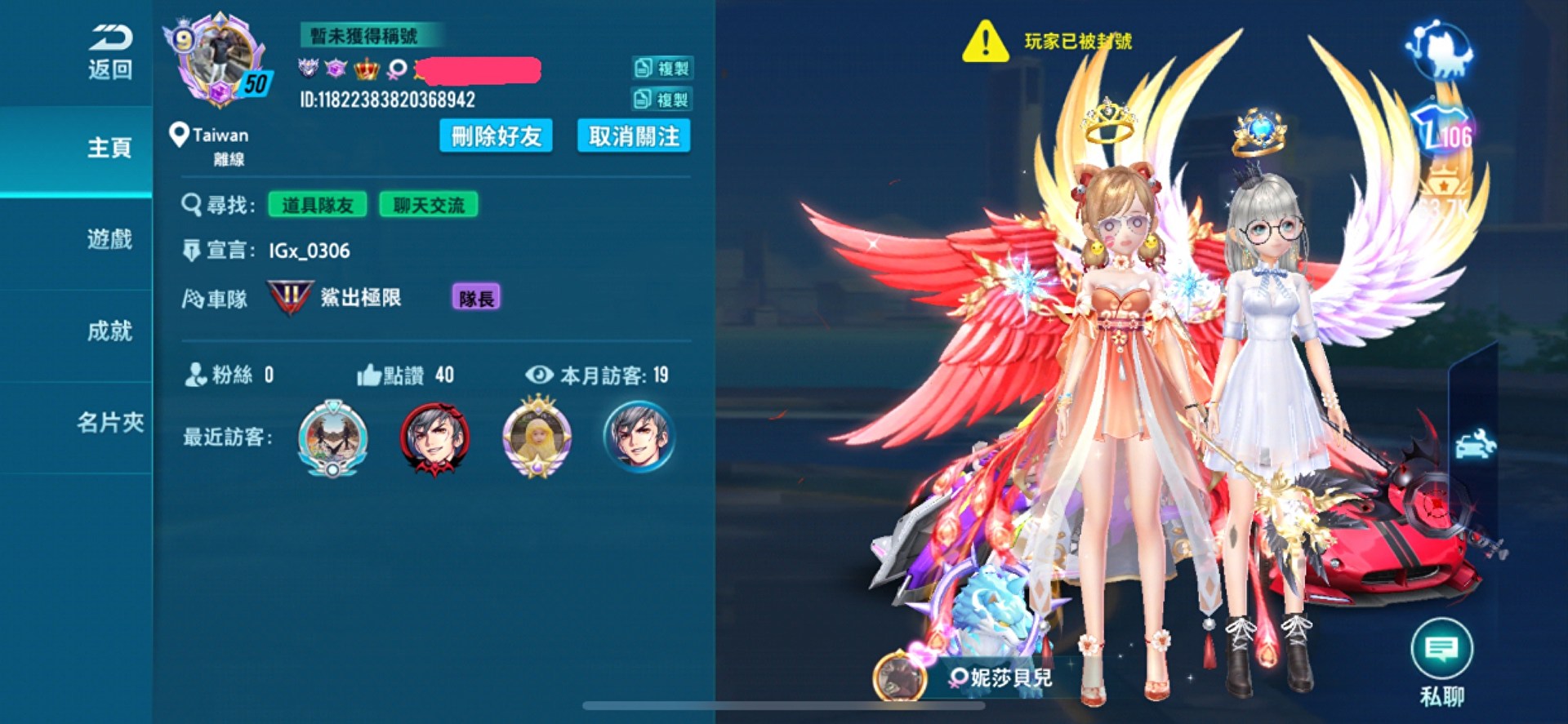
Task: Copy the player ID with the 複製 button
Action: (663, 100)
